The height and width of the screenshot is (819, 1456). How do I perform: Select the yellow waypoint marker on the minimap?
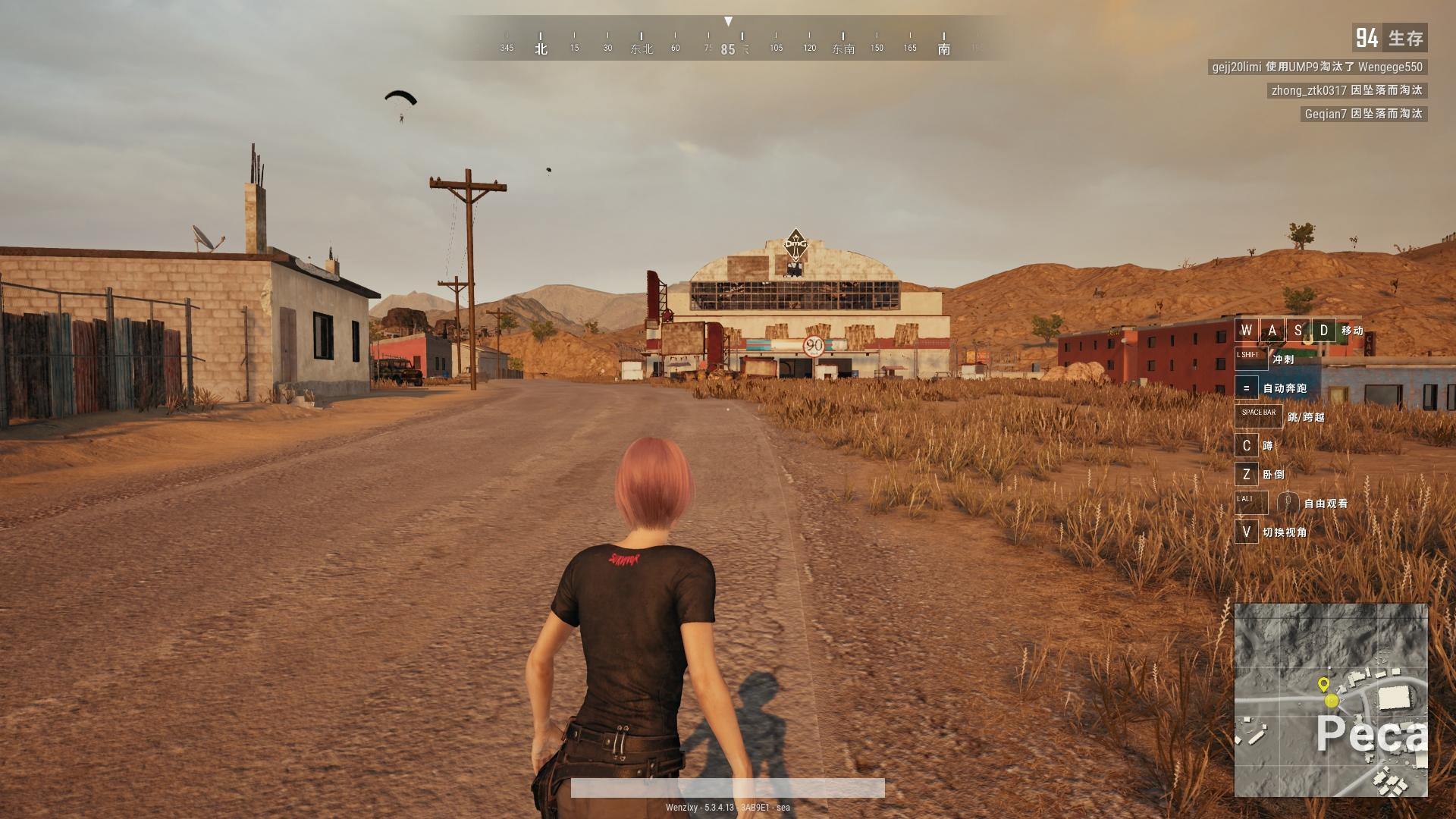click(x=1324, y=684)
